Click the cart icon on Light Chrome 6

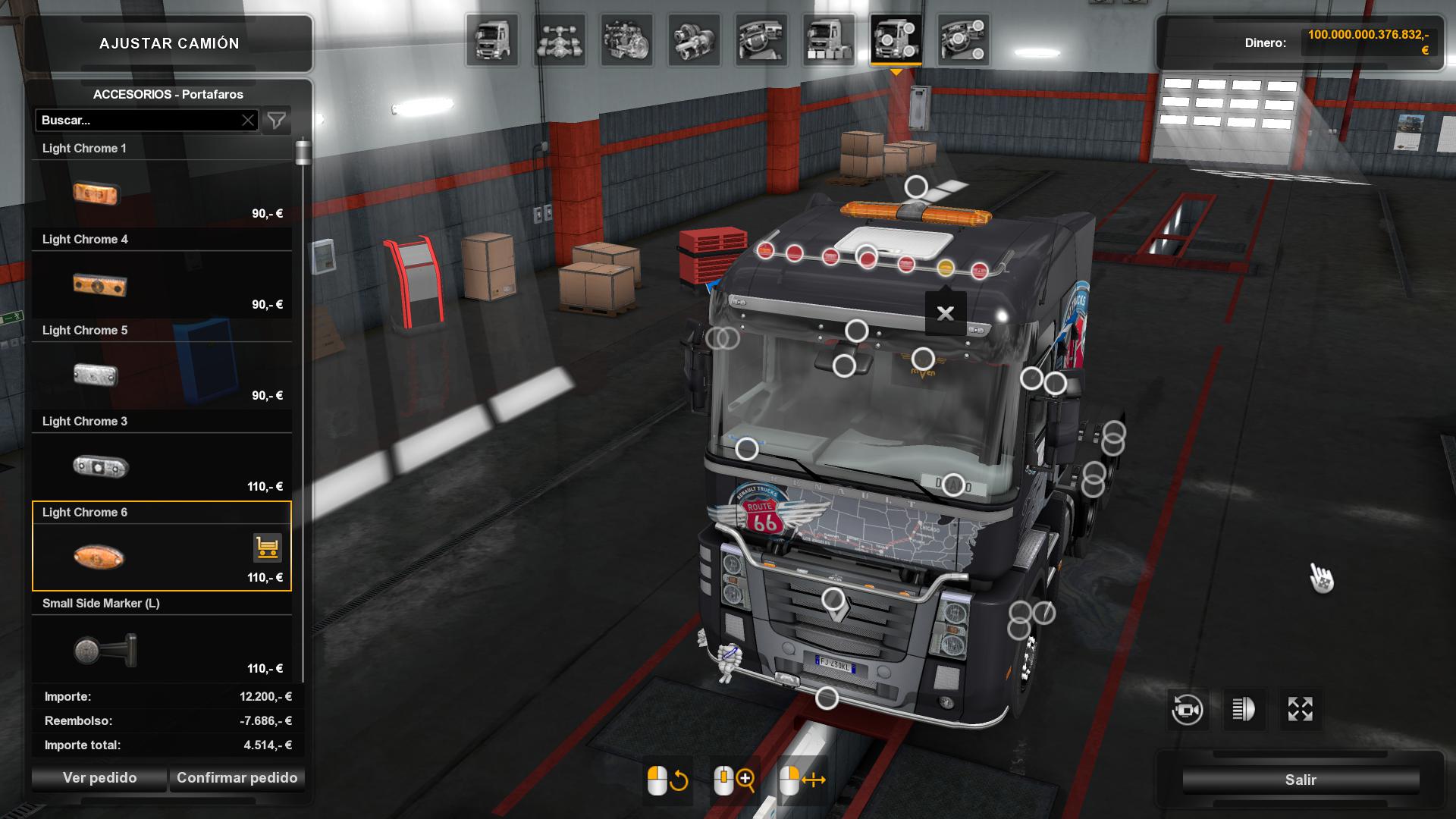click(x=267, y=548)
